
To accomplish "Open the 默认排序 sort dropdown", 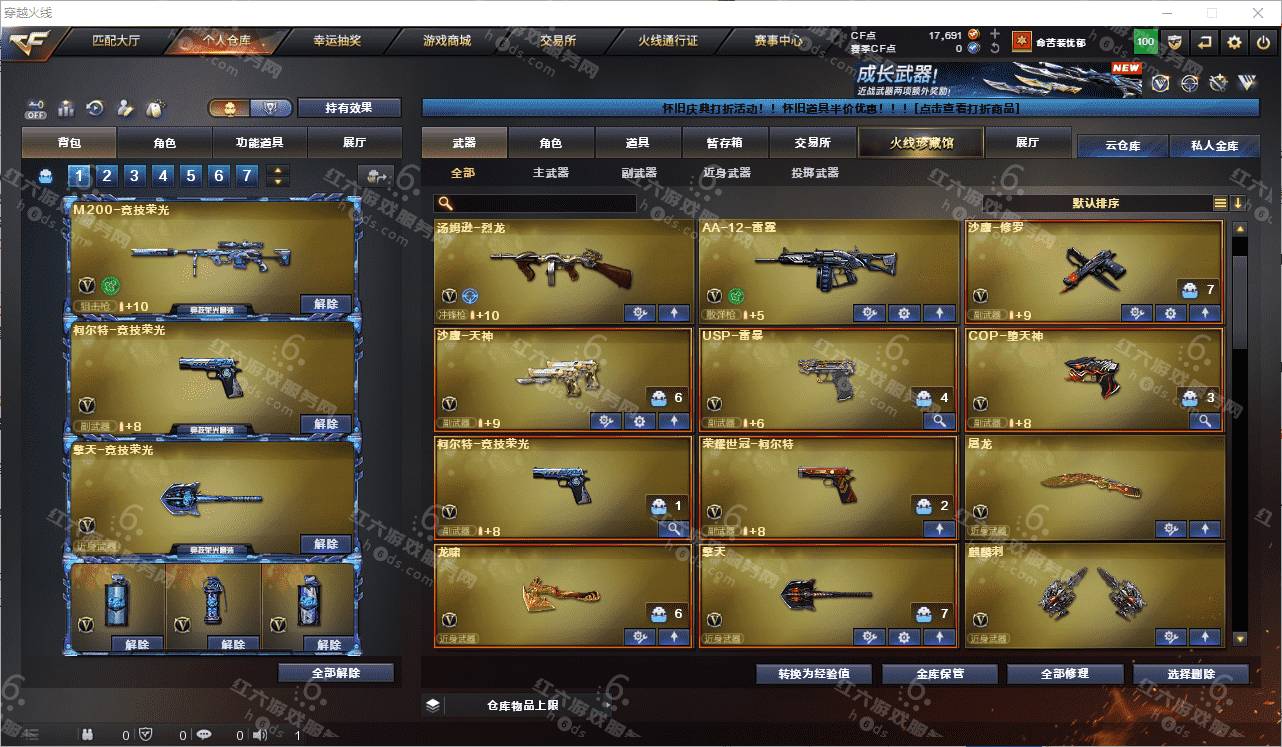I will [1095, 203].
